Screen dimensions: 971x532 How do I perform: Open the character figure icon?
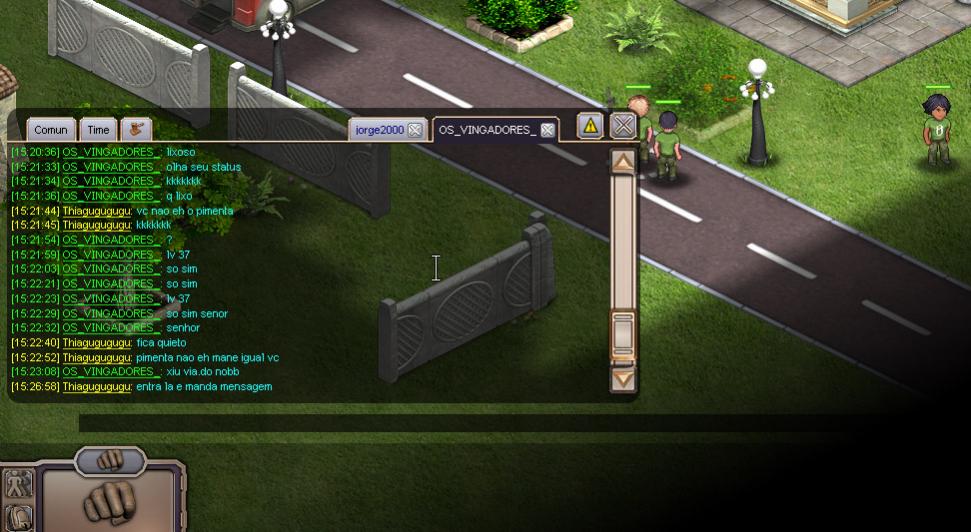pos(18,484)
